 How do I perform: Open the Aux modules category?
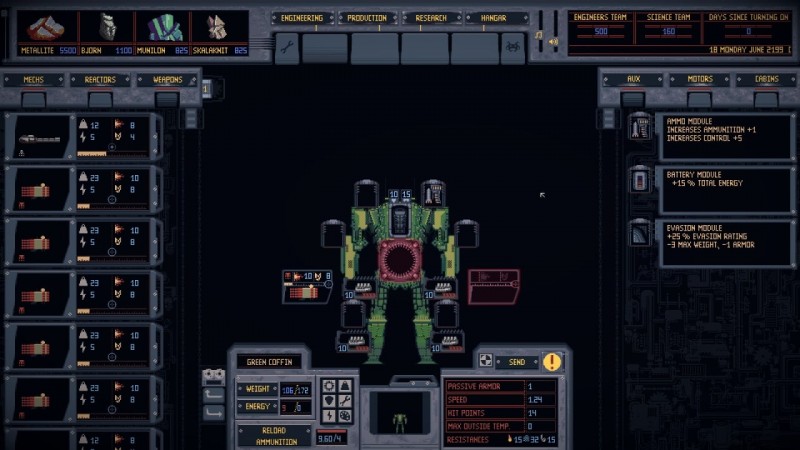coord(633,79)
